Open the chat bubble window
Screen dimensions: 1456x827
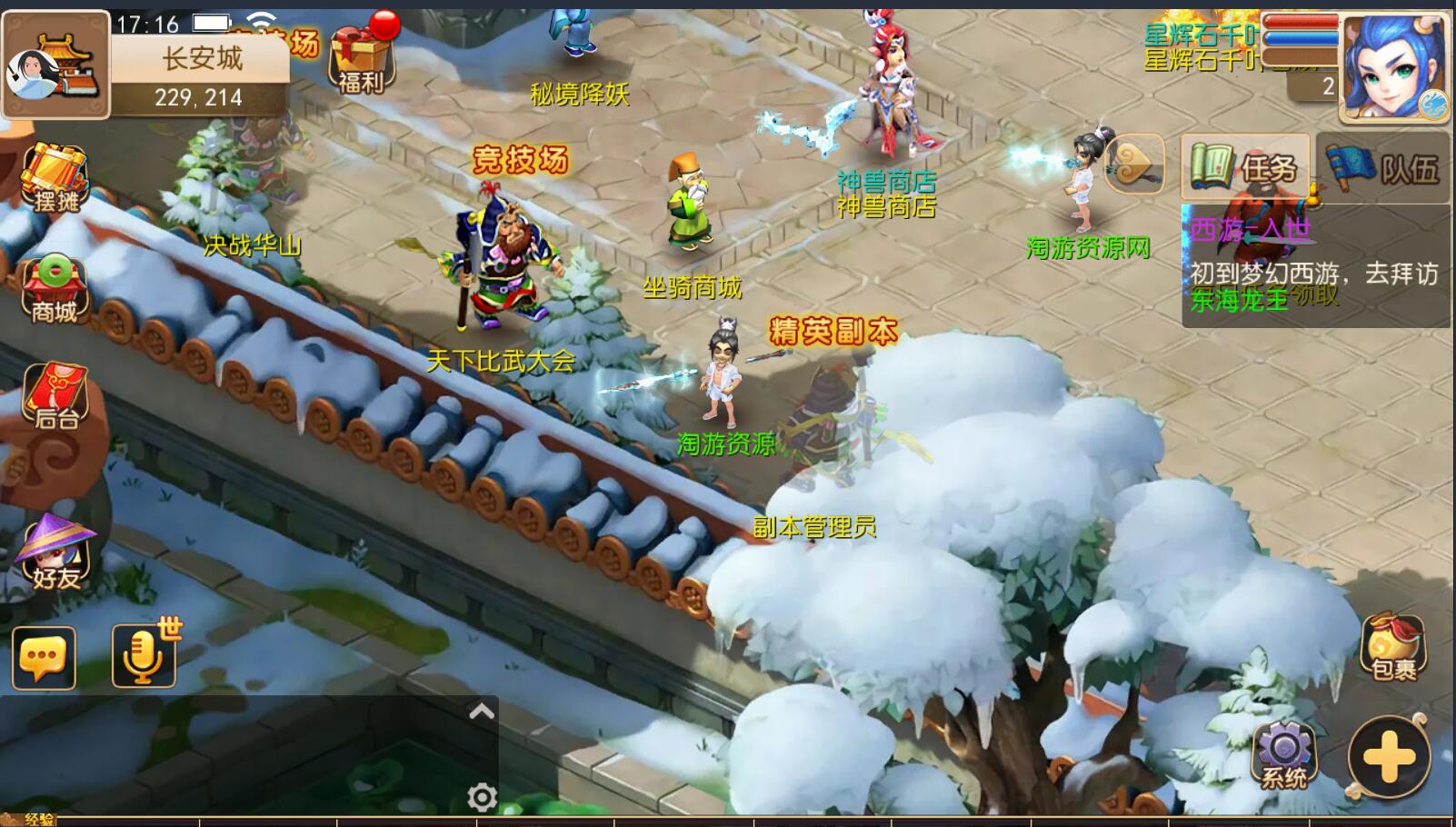pyautogui.click(x=43, y=657)
